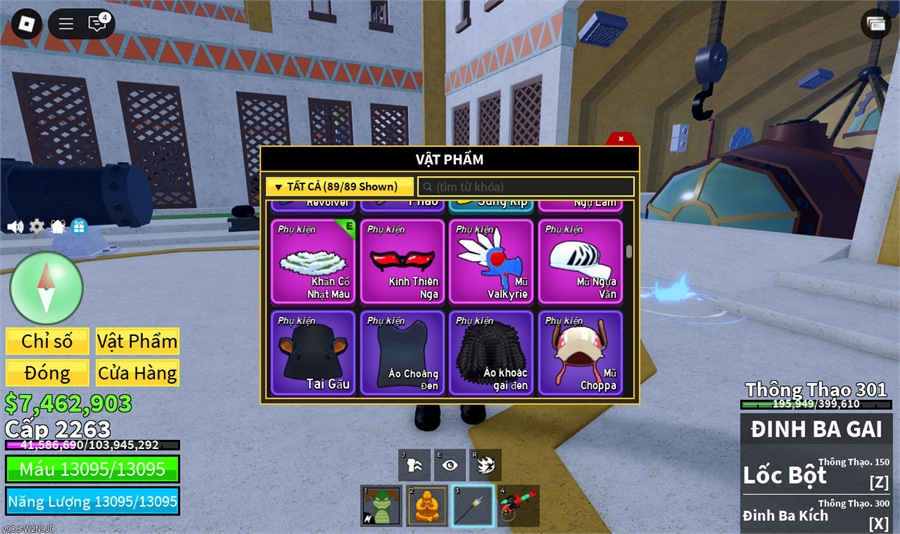This screenshot has width=900, height=534.
Task: Select the Kính Thiên Nga sunglasses item
Action: tap(402, 261)
